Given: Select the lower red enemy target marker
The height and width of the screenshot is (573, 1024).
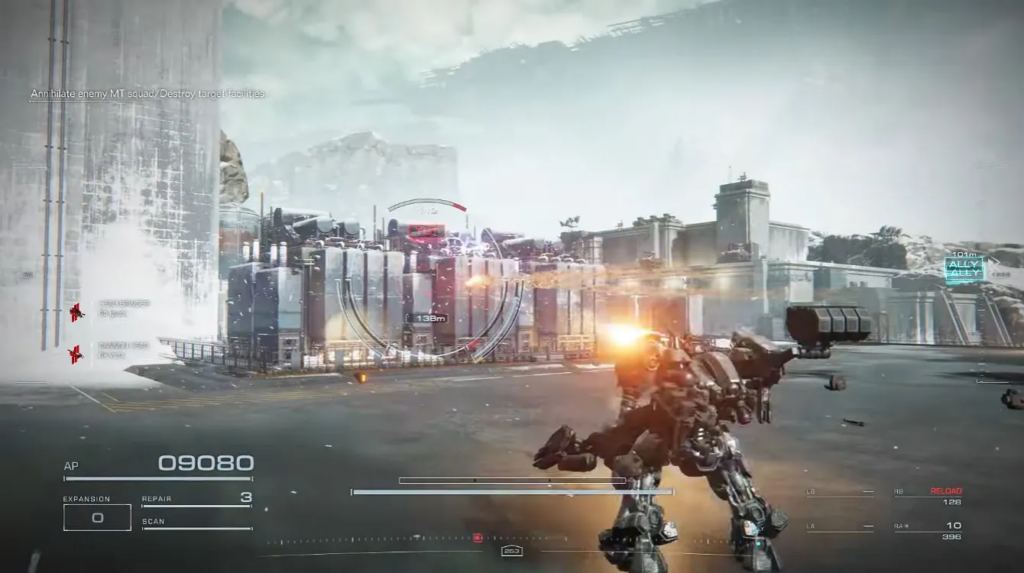Looking at the screenshot, I should 75,354.
